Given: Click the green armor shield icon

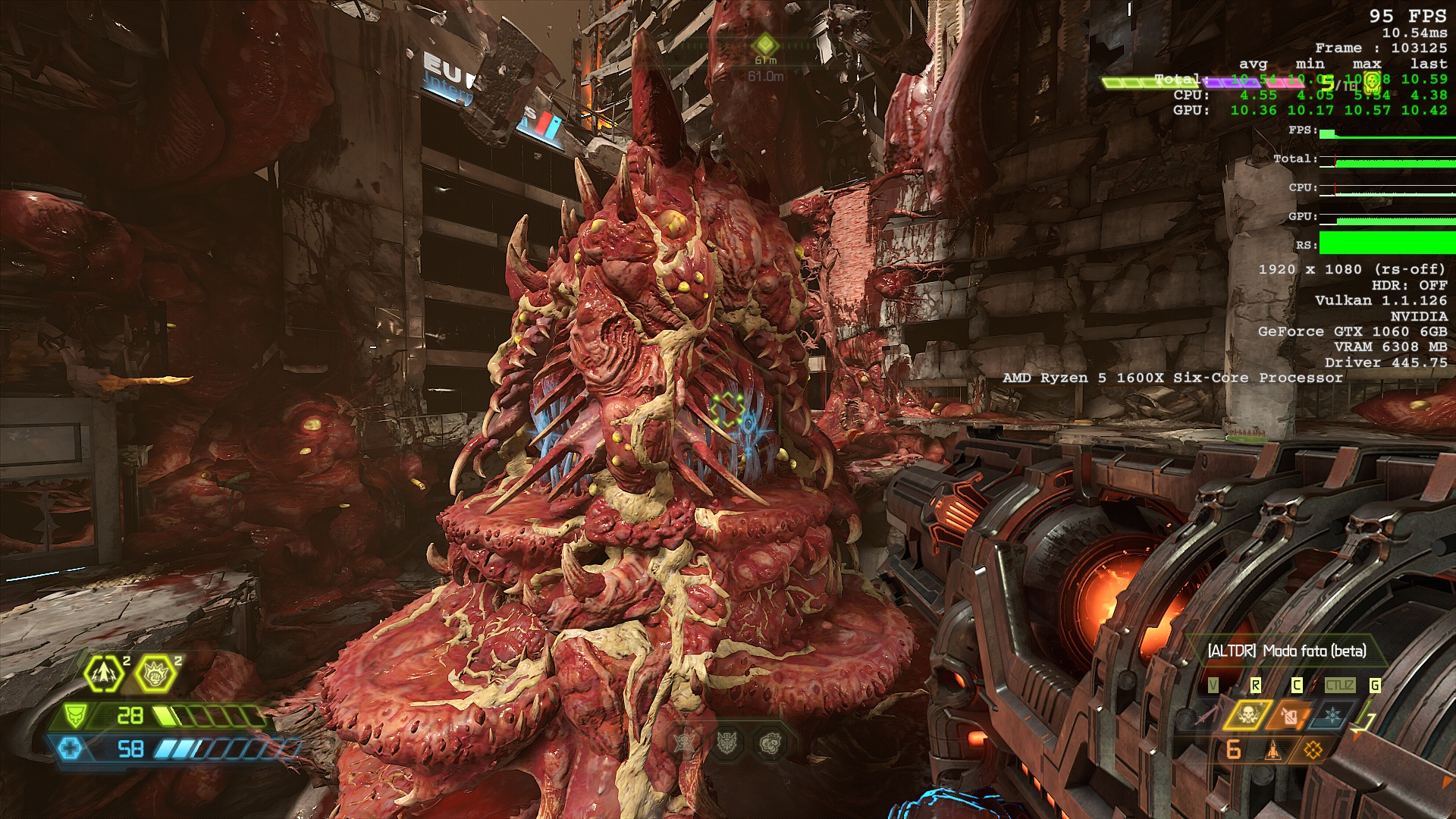Looking at the screenshot, I should click(x=75, y=715).
